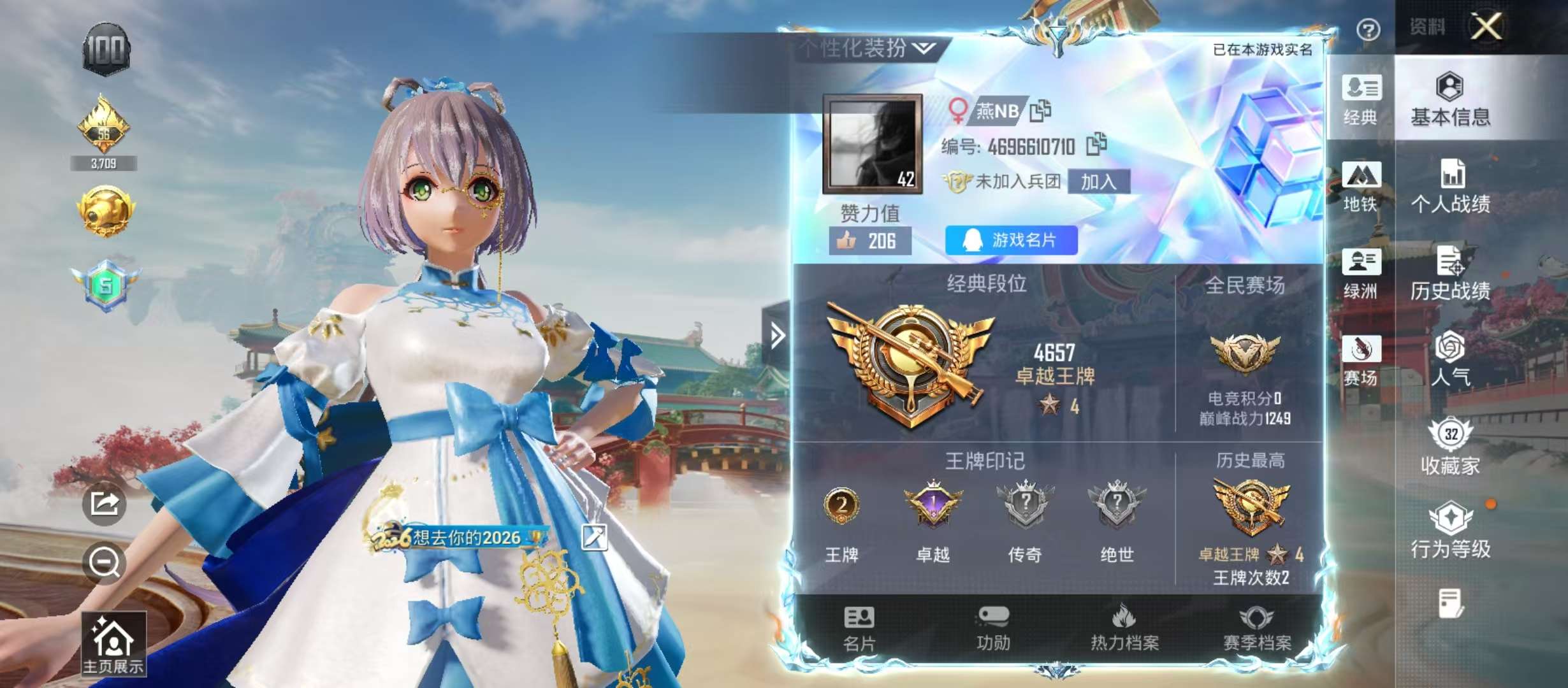The height and width of the screenshot is (688, 1568).
Task: Switch to the 功勋 merit tab
Action: click(x=993, y=629)
